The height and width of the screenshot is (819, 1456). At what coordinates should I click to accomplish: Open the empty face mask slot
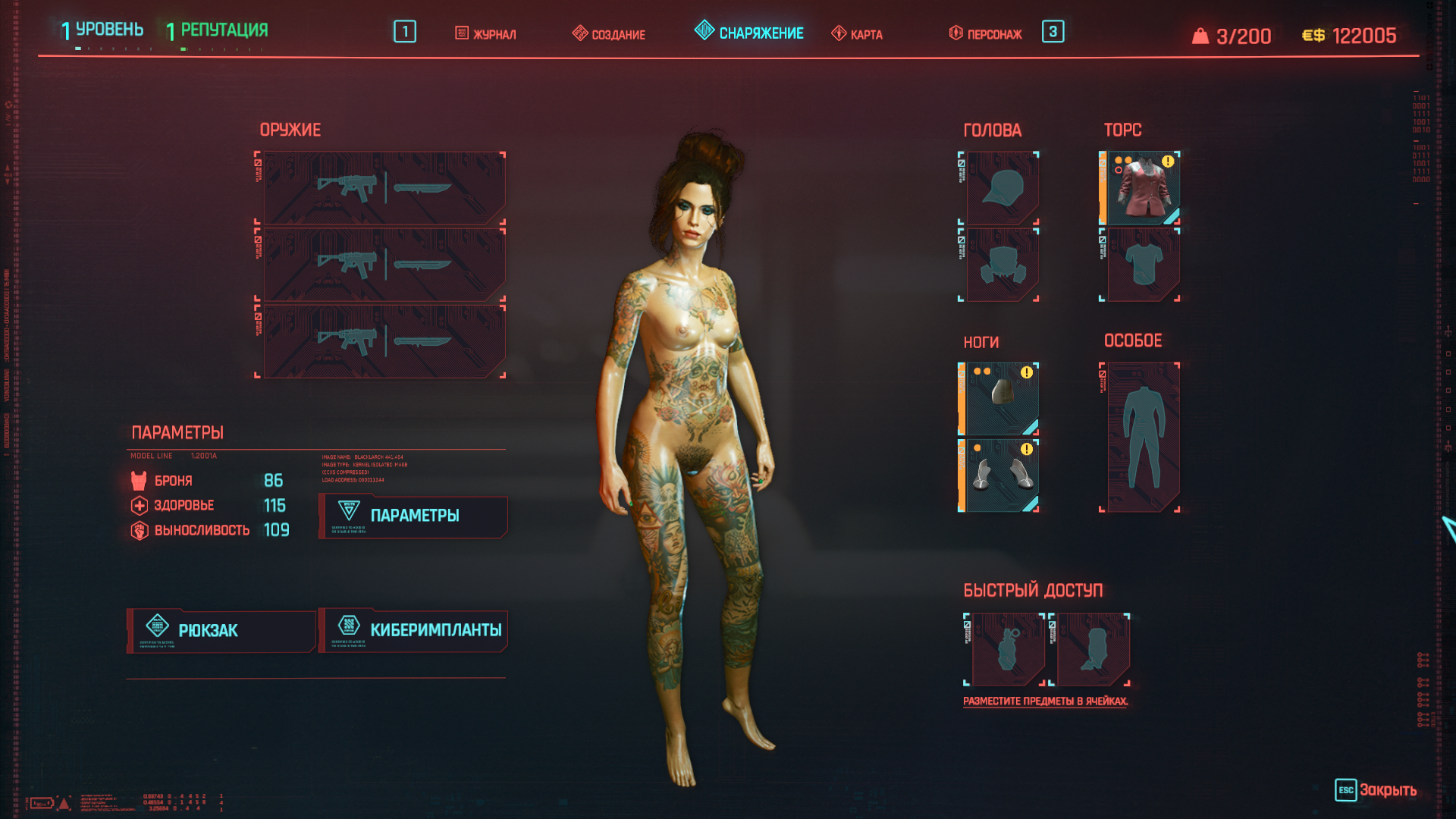pyautogui.click(x=1002, y=265)
